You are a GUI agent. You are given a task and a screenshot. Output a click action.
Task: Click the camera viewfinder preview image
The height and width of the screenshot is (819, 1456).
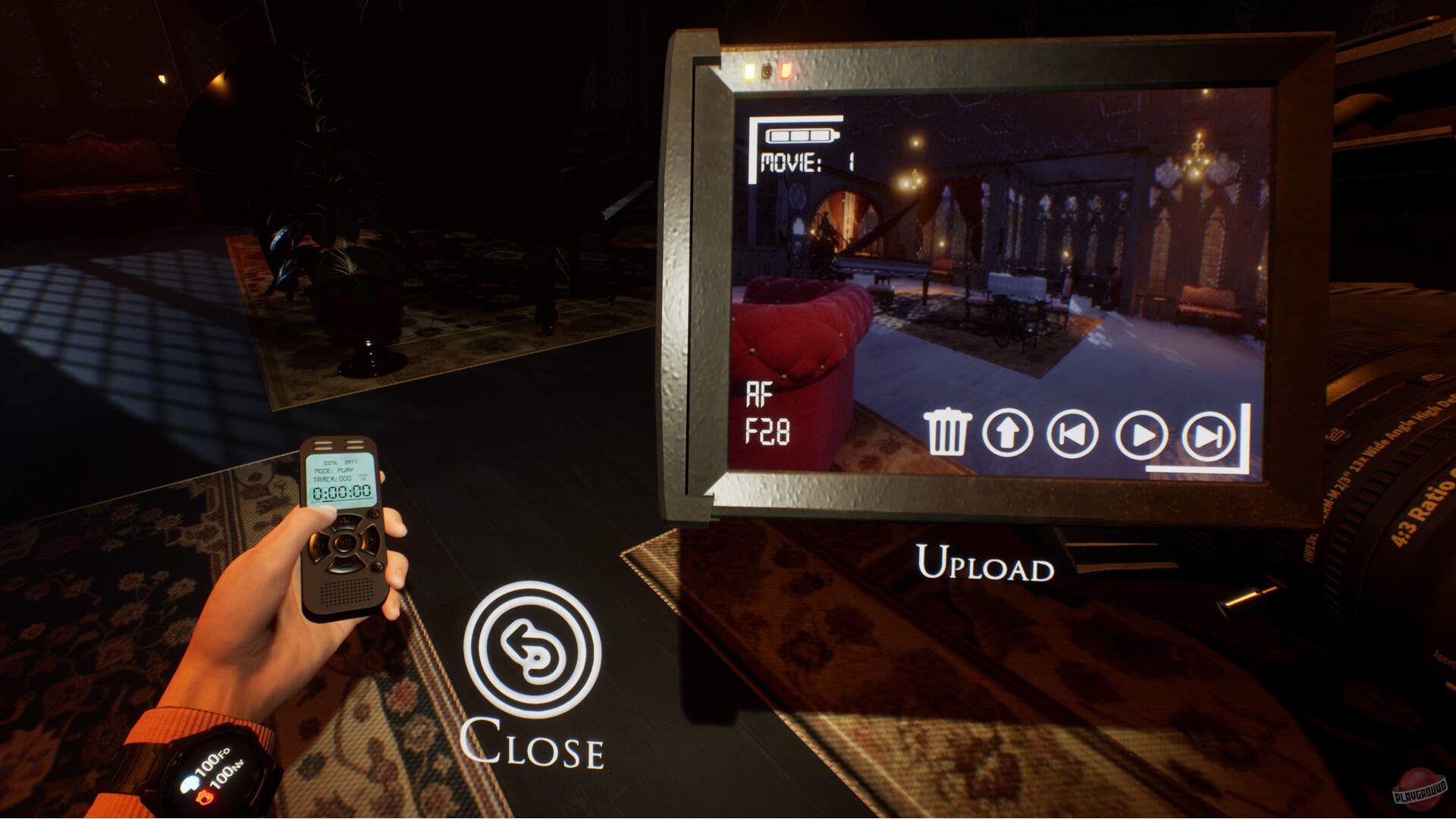point(986,281)
